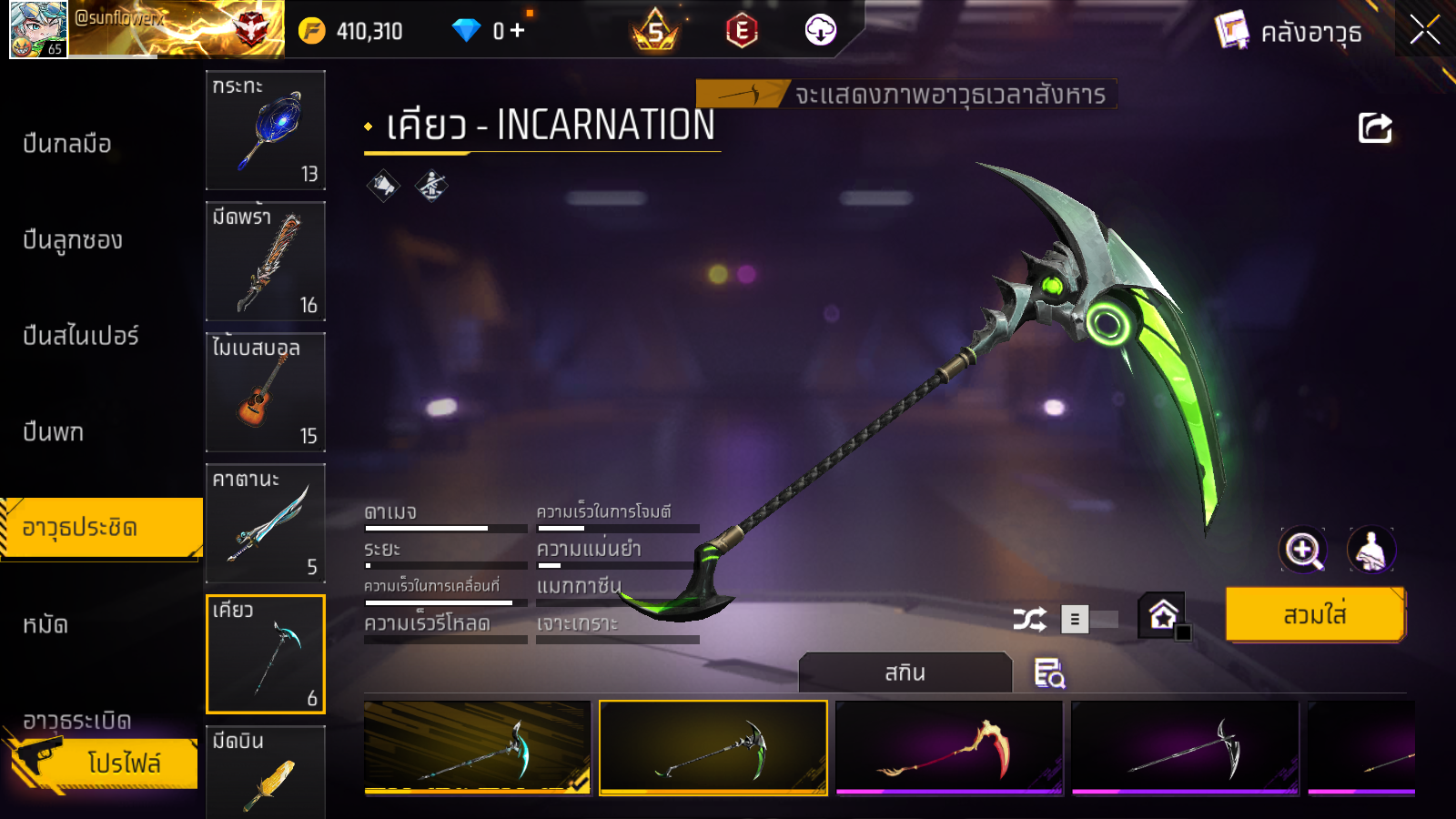Preview the skin on character icon
Screen dimensions: 1456x819
pyautogui.click(x=1370, y=550)
